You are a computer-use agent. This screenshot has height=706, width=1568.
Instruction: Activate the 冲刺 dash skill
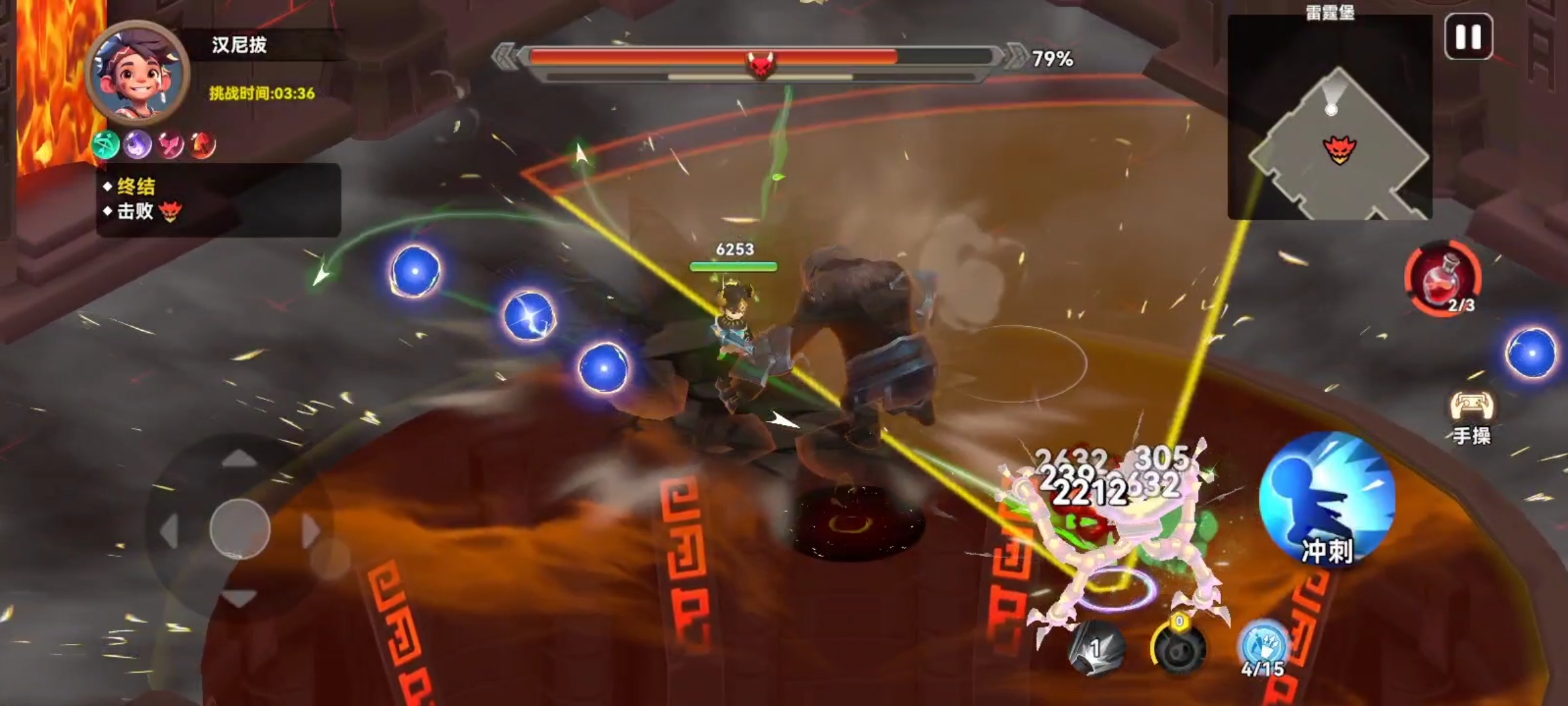coord(1327,500)
